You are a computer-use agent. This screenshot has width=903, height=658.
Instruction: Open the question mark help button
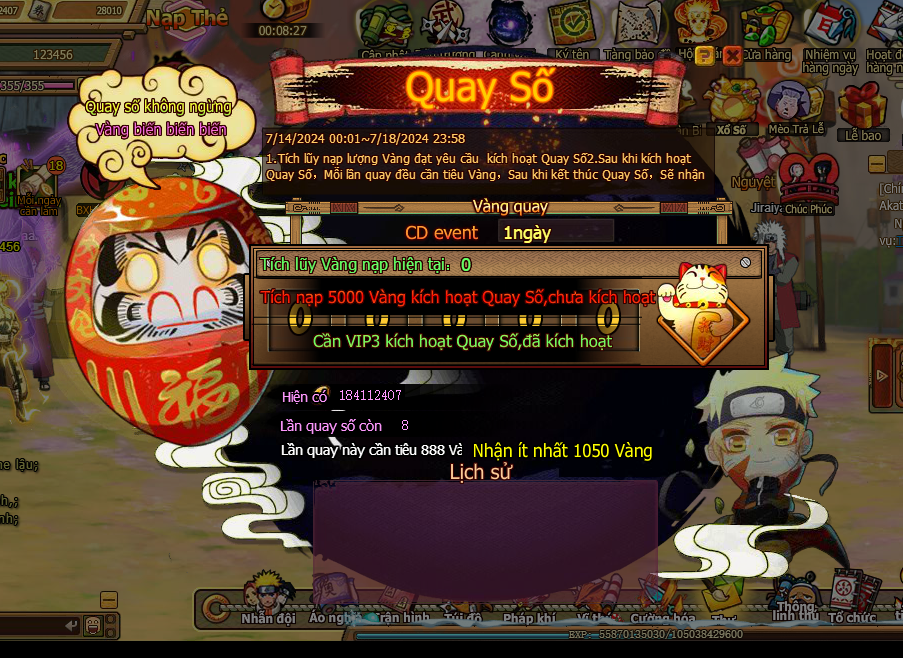(x=705, y=55)
